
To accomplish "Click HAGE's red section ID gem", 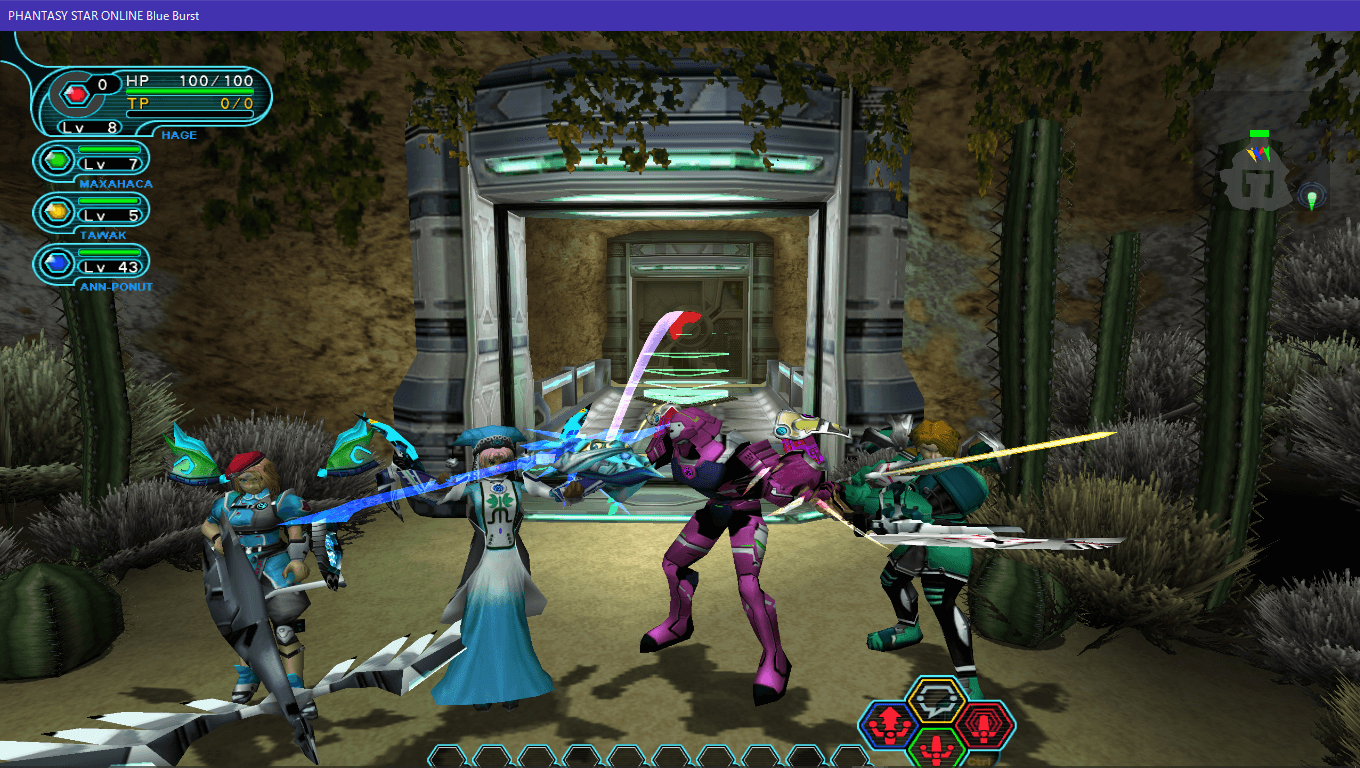I will click(x=75, y=94).
